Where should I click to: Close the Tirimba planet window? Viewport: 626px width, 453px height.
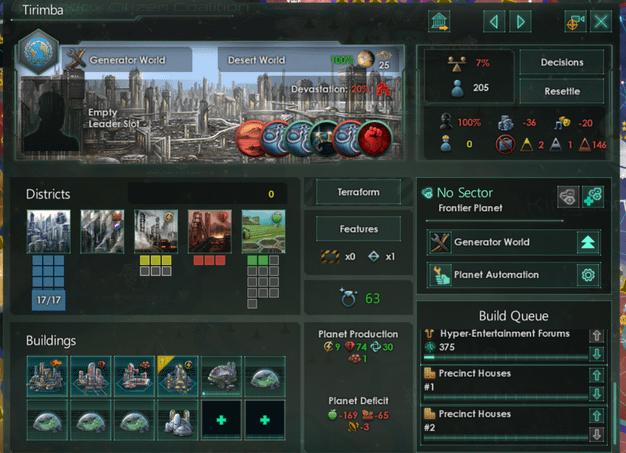(602, 21)
